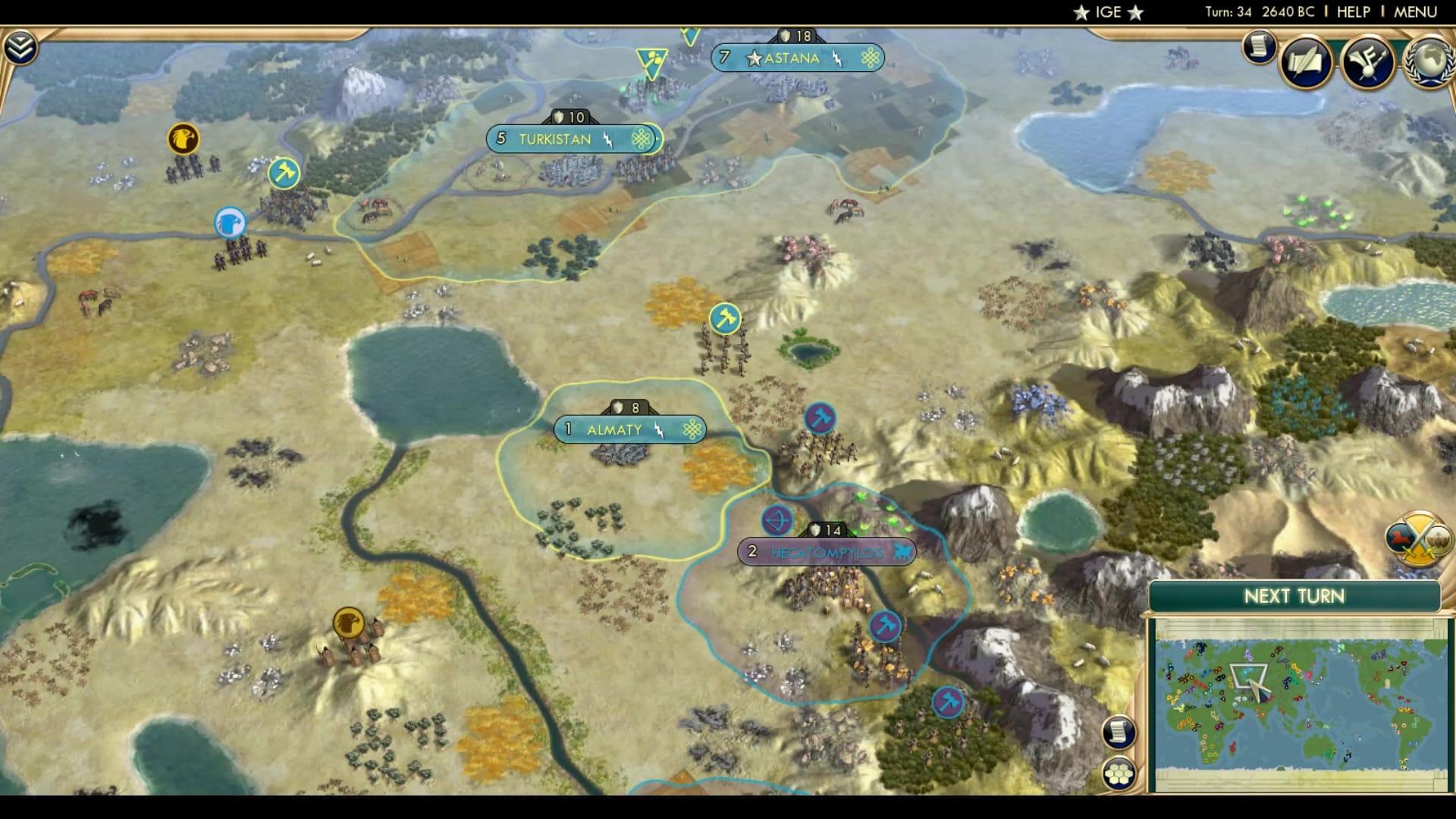Click the teal hammer worker icon near Turkistan
The image size is (1456, 819).
(282, 174)
